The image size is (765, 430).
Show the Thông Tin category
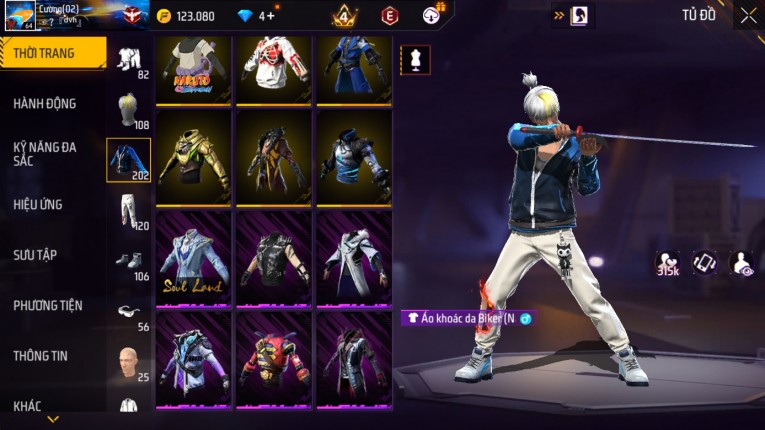[x=40, y=355]
